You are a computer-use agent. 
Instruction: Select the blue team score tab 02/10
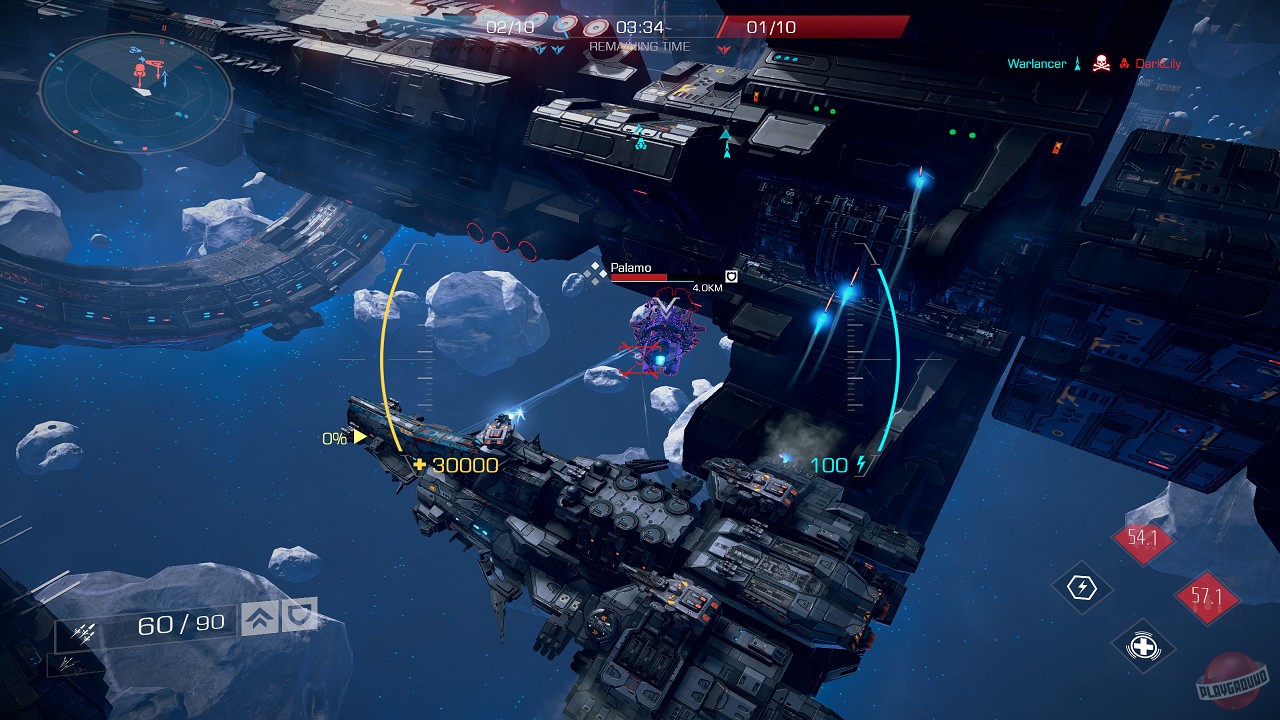point(510,27)
